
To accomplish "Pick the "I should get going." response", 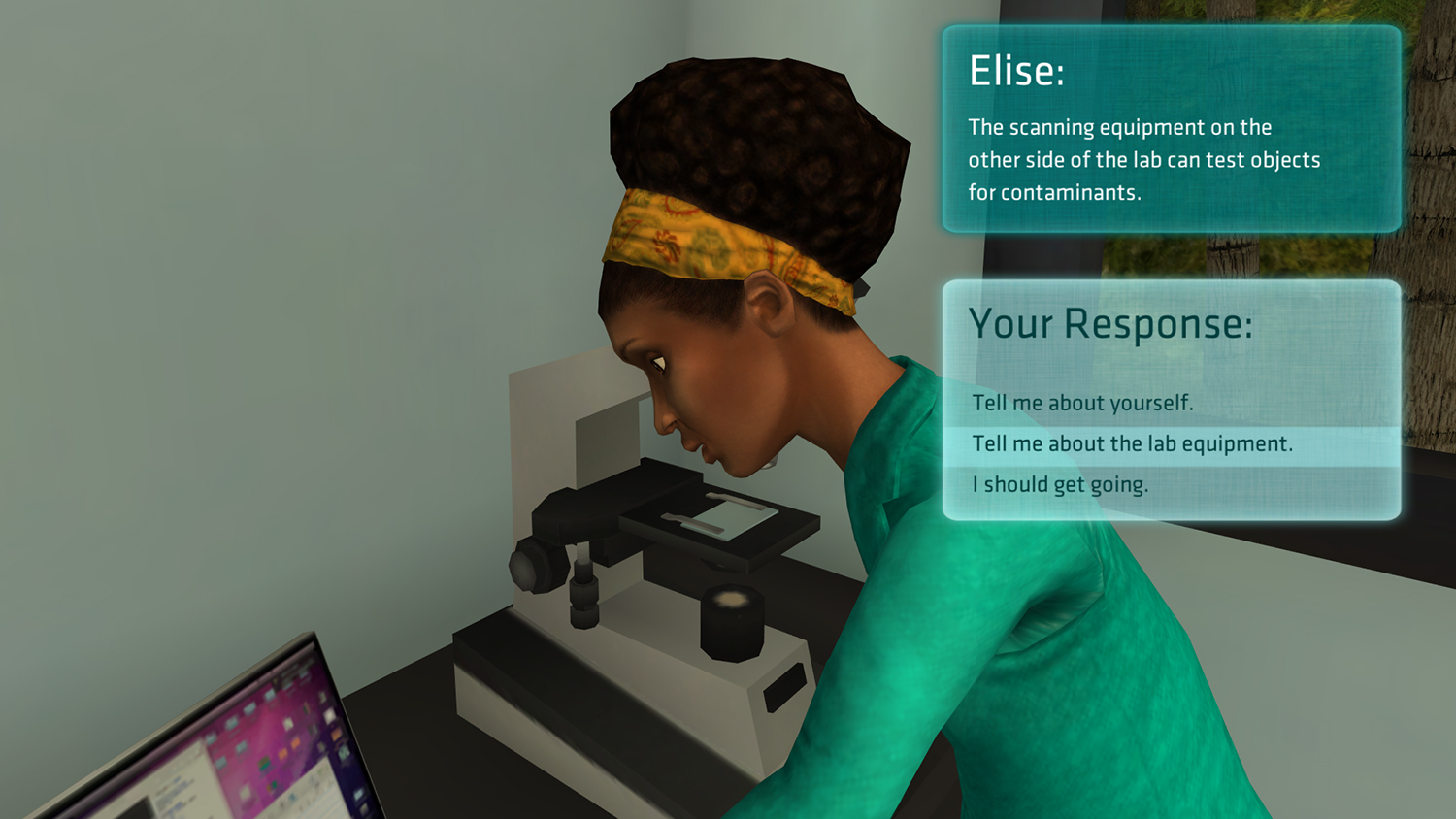I will coord(1060,485).
